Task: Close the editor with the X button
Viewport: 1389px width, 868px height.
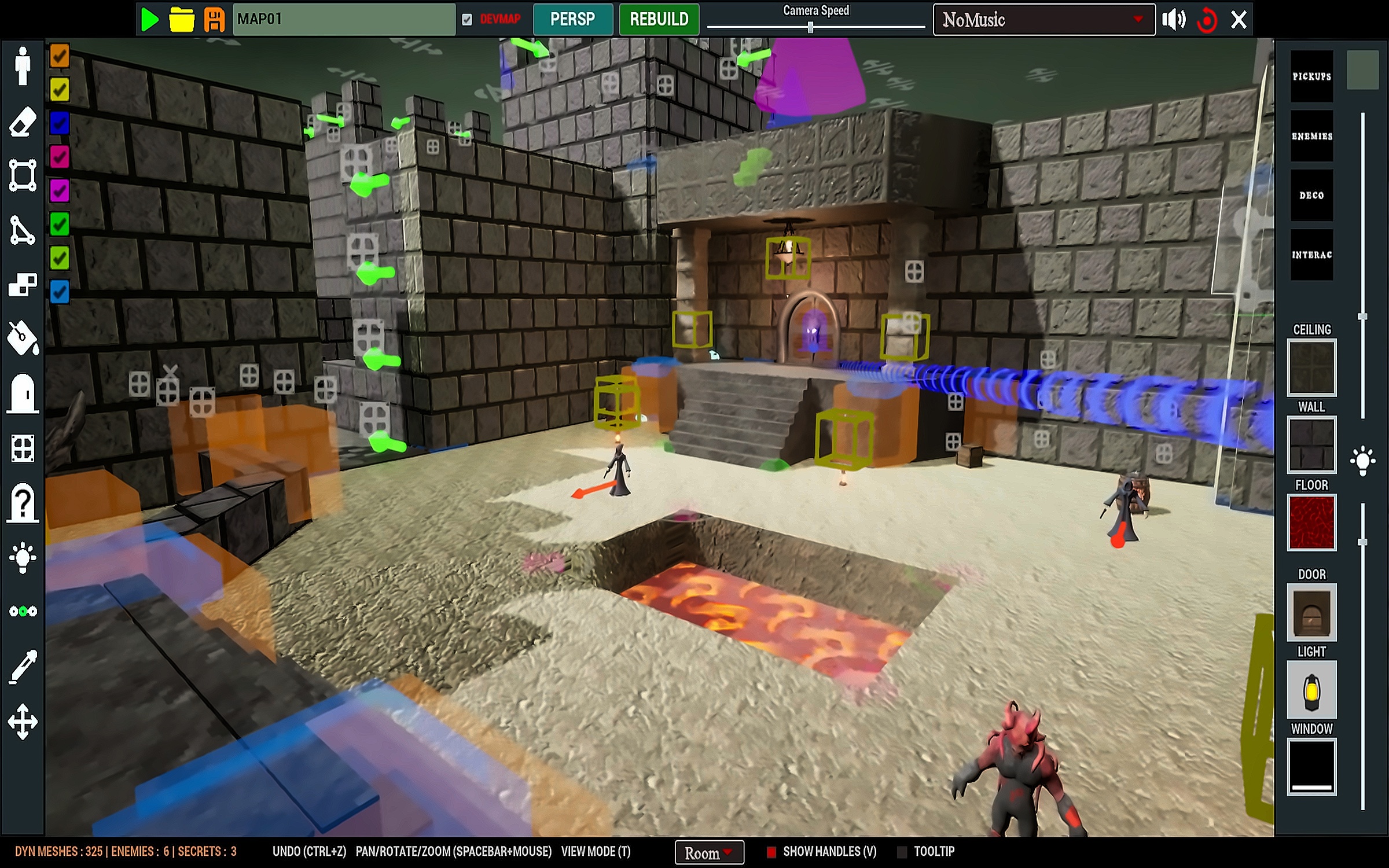Action: [1239, 20]
